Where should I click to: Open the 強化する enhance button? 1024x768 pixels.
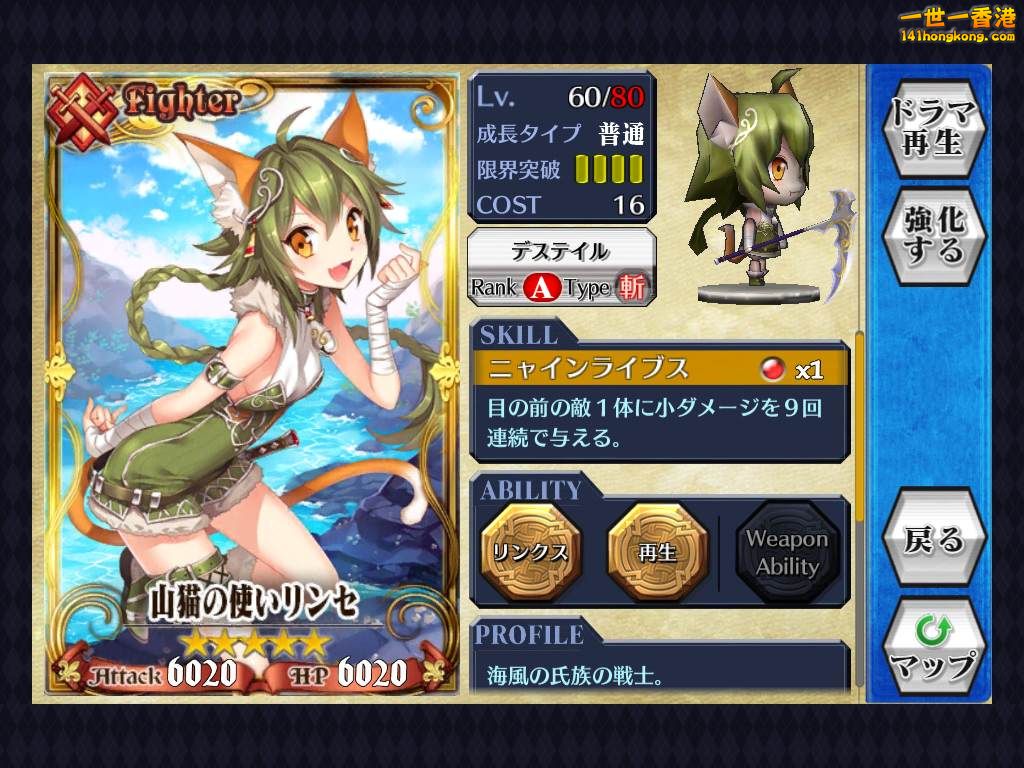[933, 236]
